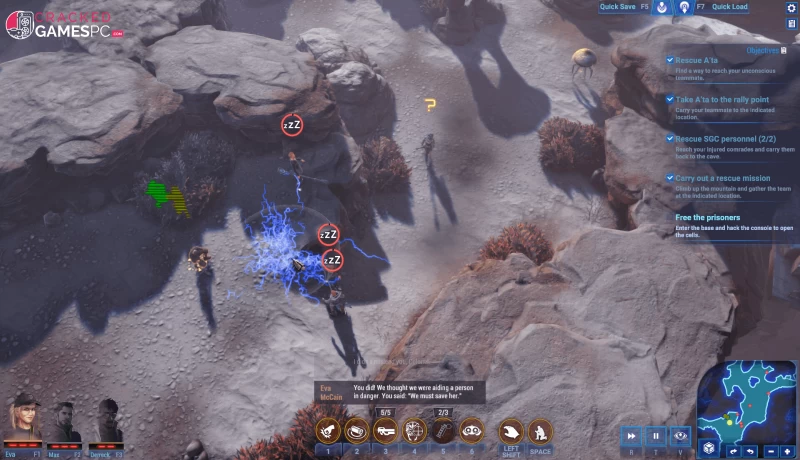
Task: Equip the rifle weapon with 5/5 ammo
Action: pyautogui.click(x=385, y=430)
